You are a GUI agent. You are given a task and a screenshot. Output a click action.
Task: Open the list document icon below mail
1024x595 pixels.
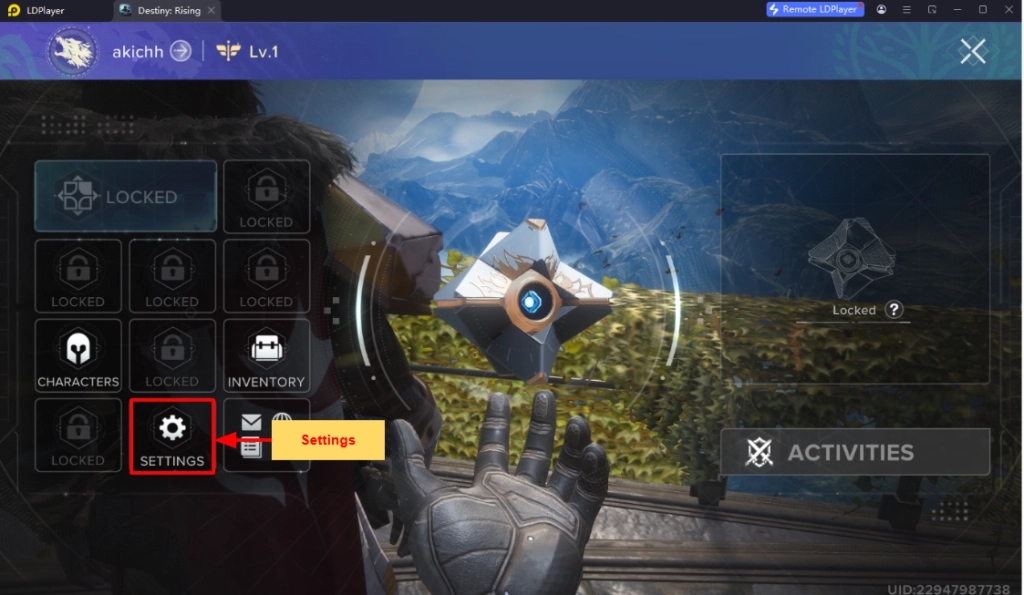(251, 449)
